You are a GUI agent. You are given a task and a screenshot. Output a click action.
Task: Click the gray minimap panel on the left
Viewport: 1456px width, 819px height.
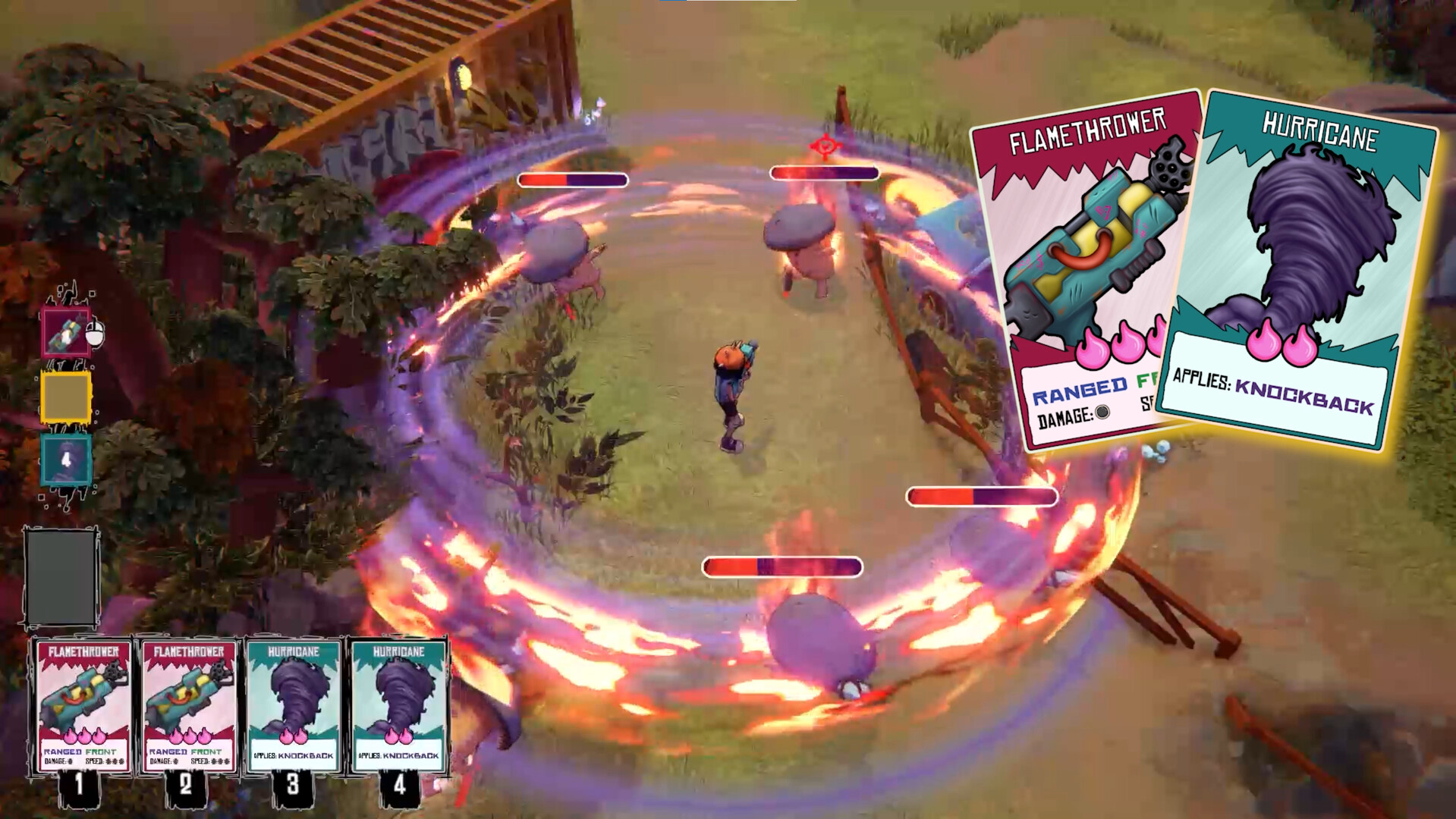(x=61, y=578)
